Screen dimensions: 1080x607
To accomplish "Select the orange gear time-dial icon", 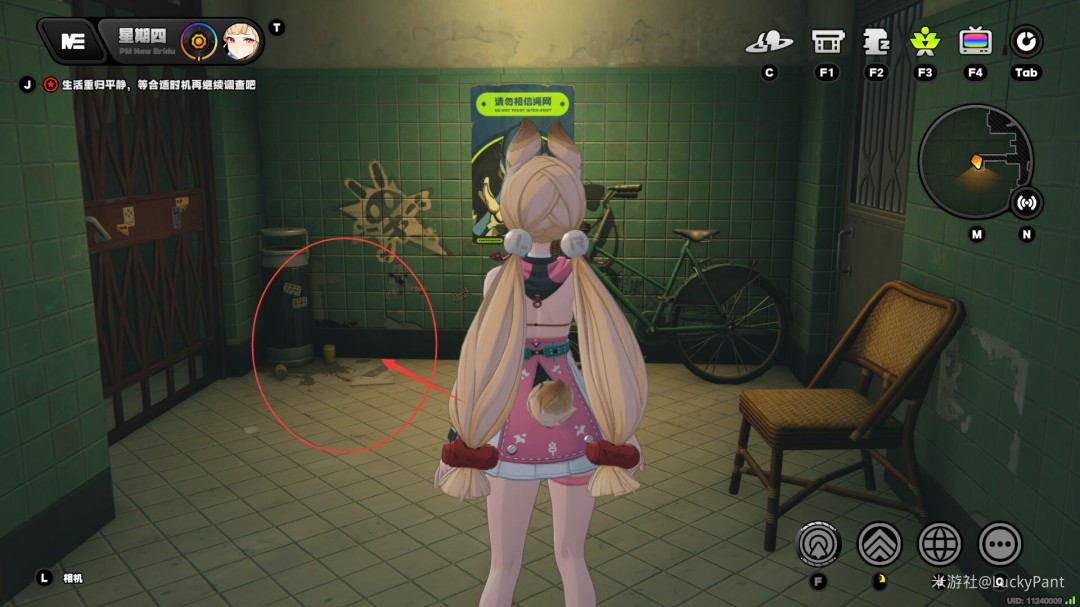I will point(200,41).
